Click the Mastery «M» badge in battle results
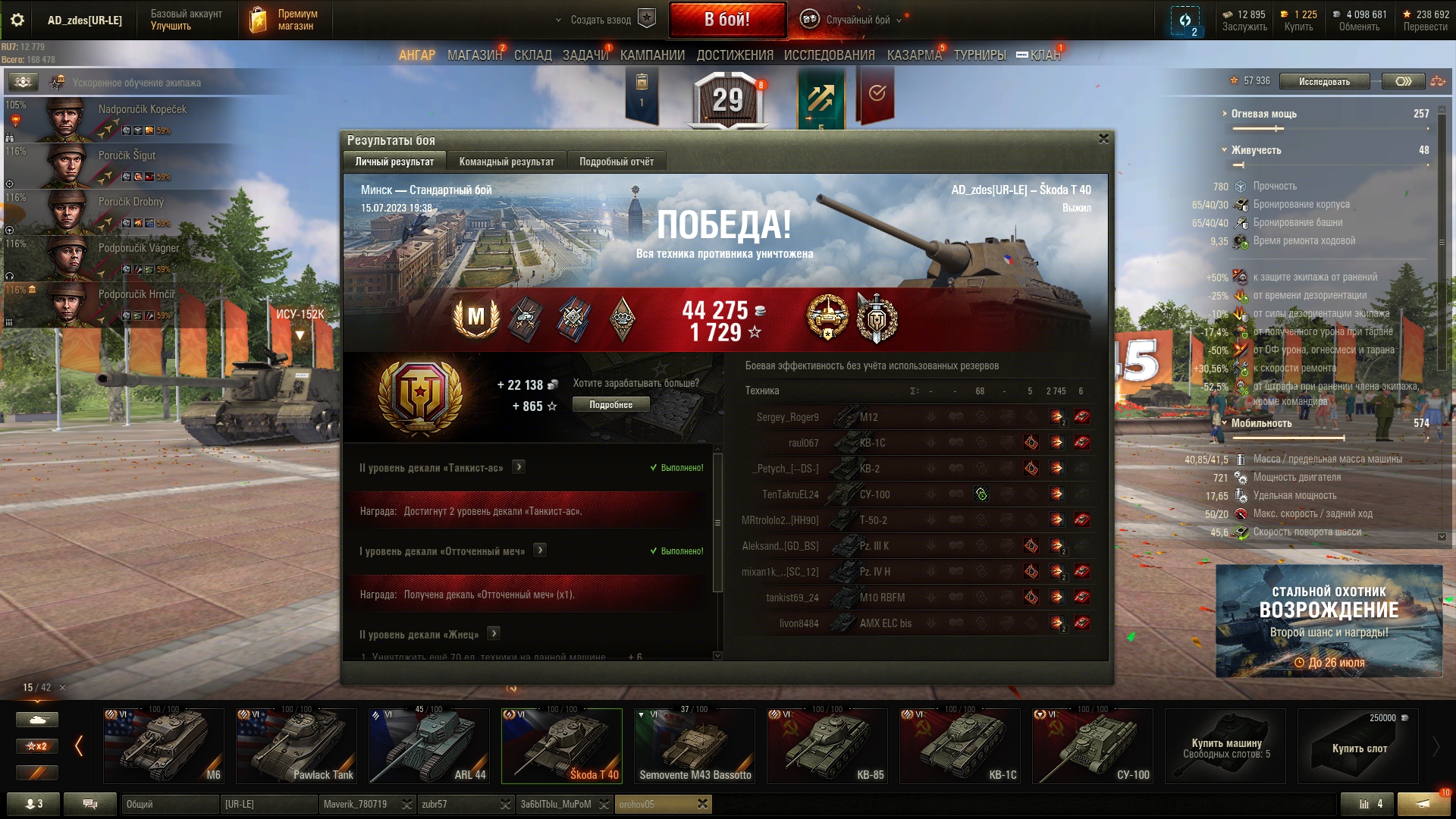Screen dimensions: 1456x819 coord(475,318)
